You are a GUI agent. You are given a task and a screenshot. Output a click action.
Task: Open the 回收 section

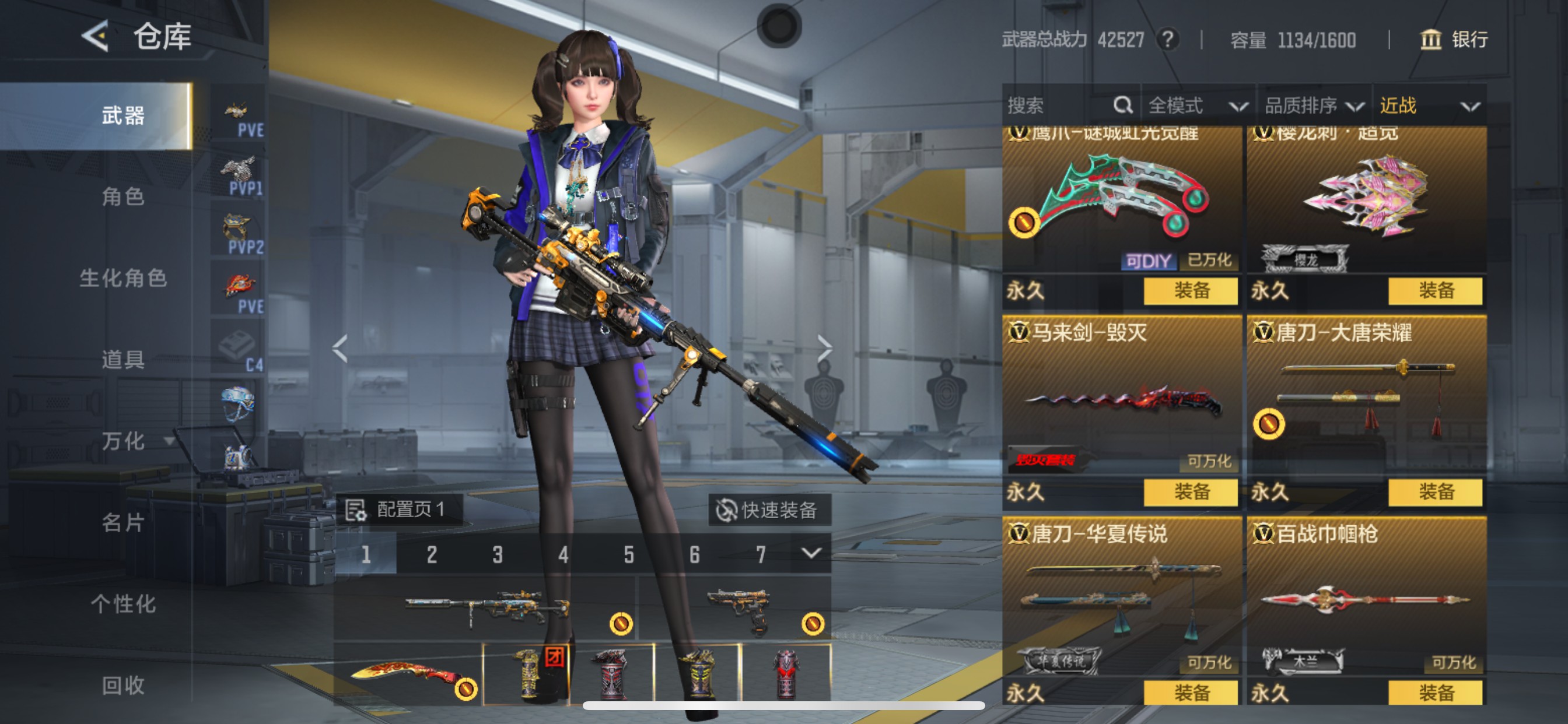[x=123, y=685]
